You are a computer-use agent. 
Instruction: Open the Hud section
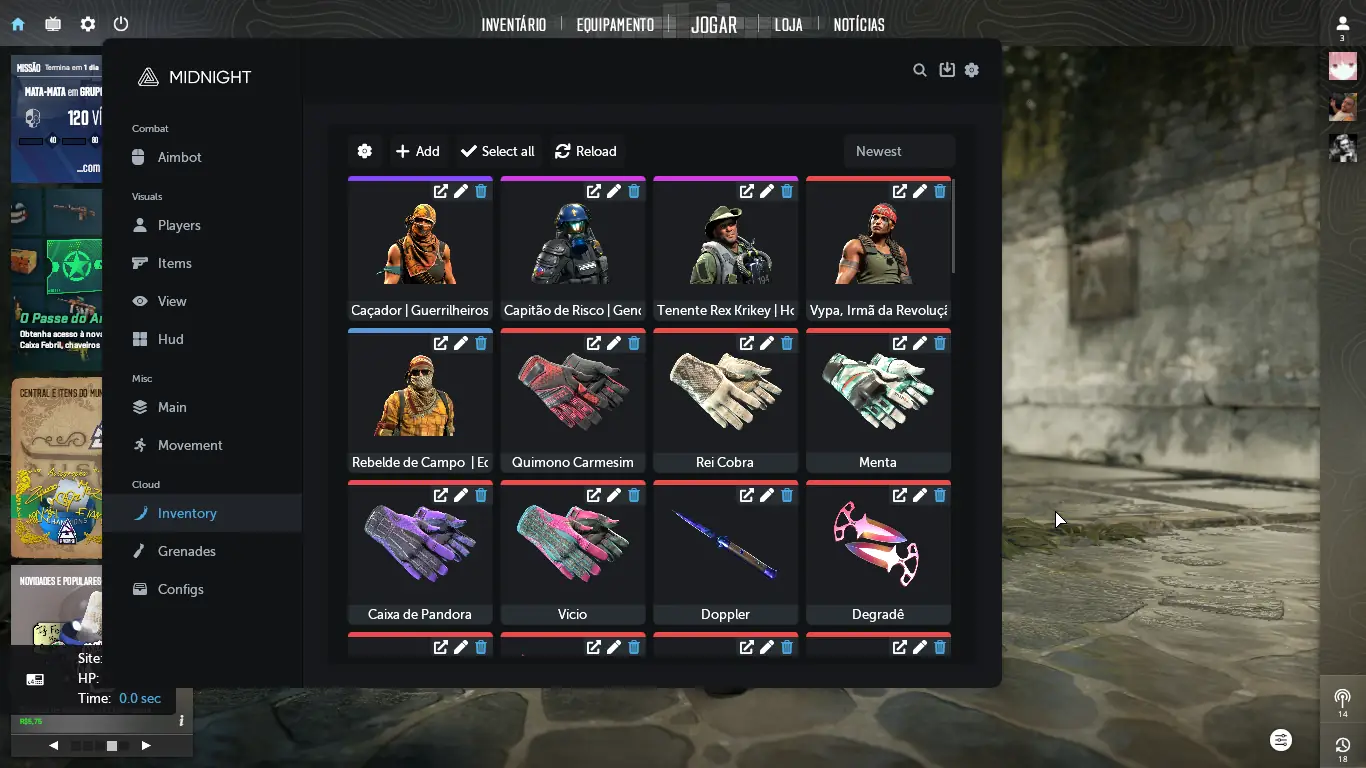(170, 339)
